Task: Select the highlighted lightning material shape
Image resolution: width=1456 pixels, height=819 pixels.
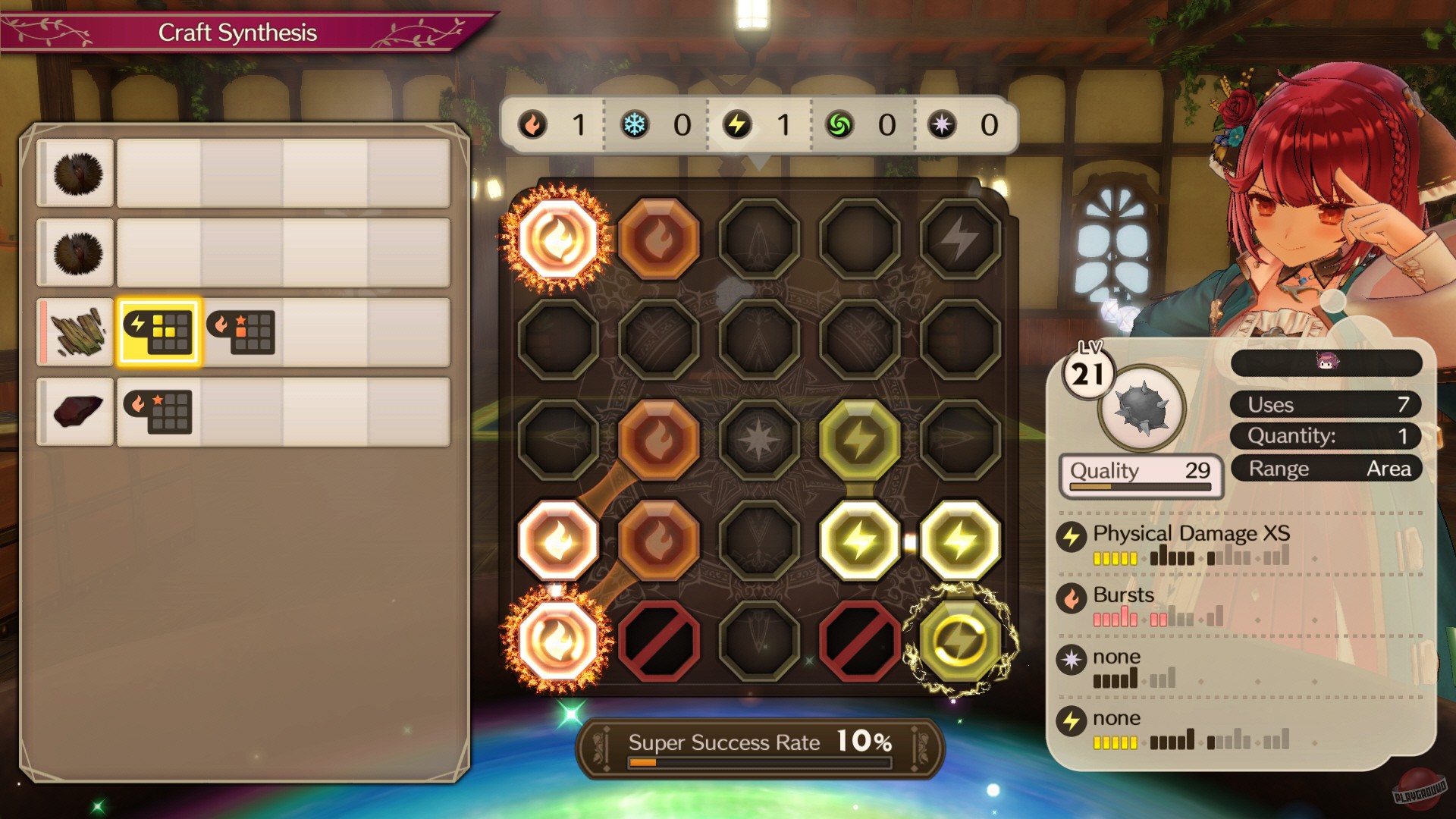Action: click(158, 332)
